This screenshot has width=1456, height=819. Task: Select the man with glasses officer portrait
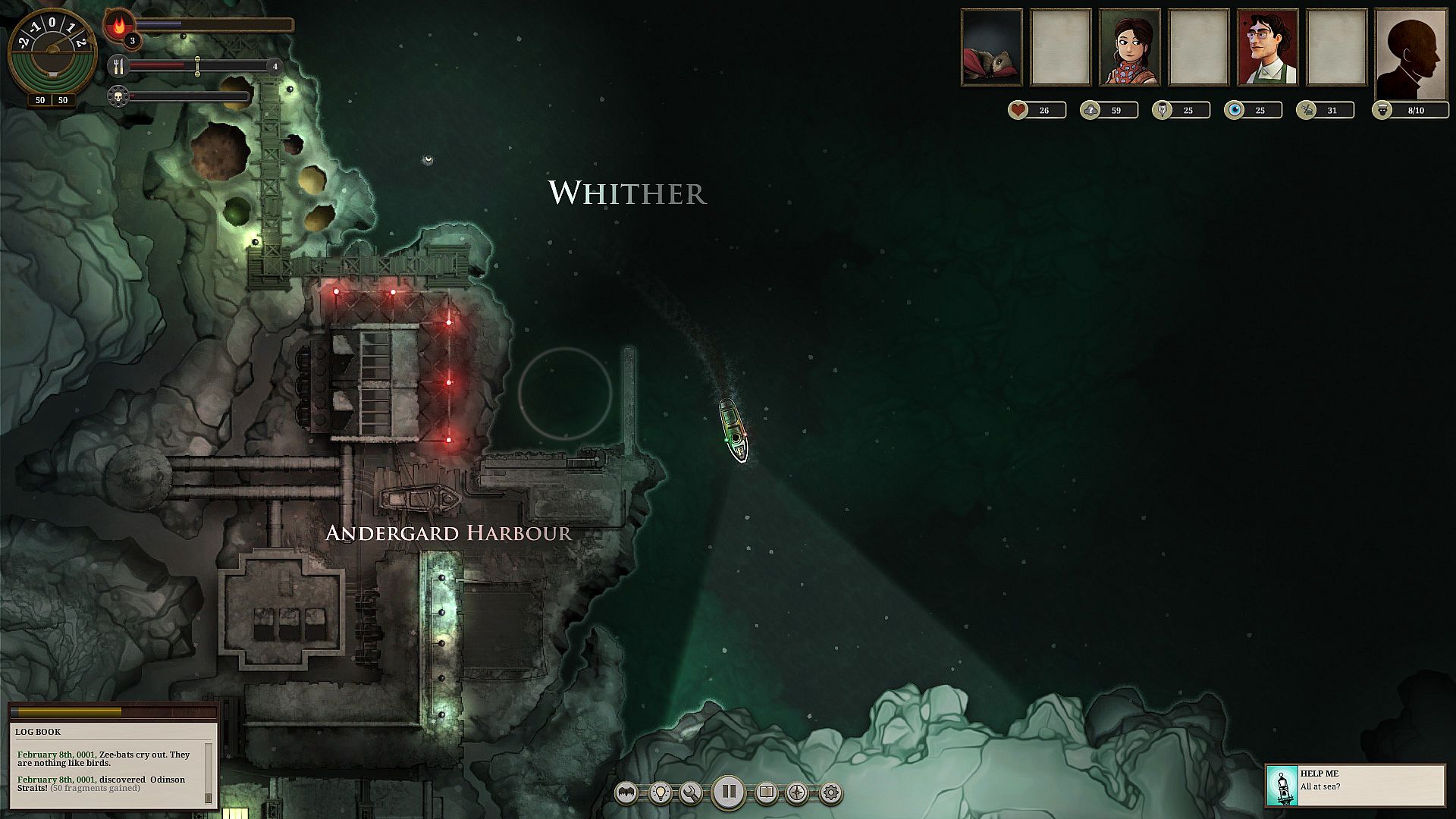[x=1267, y=47]
